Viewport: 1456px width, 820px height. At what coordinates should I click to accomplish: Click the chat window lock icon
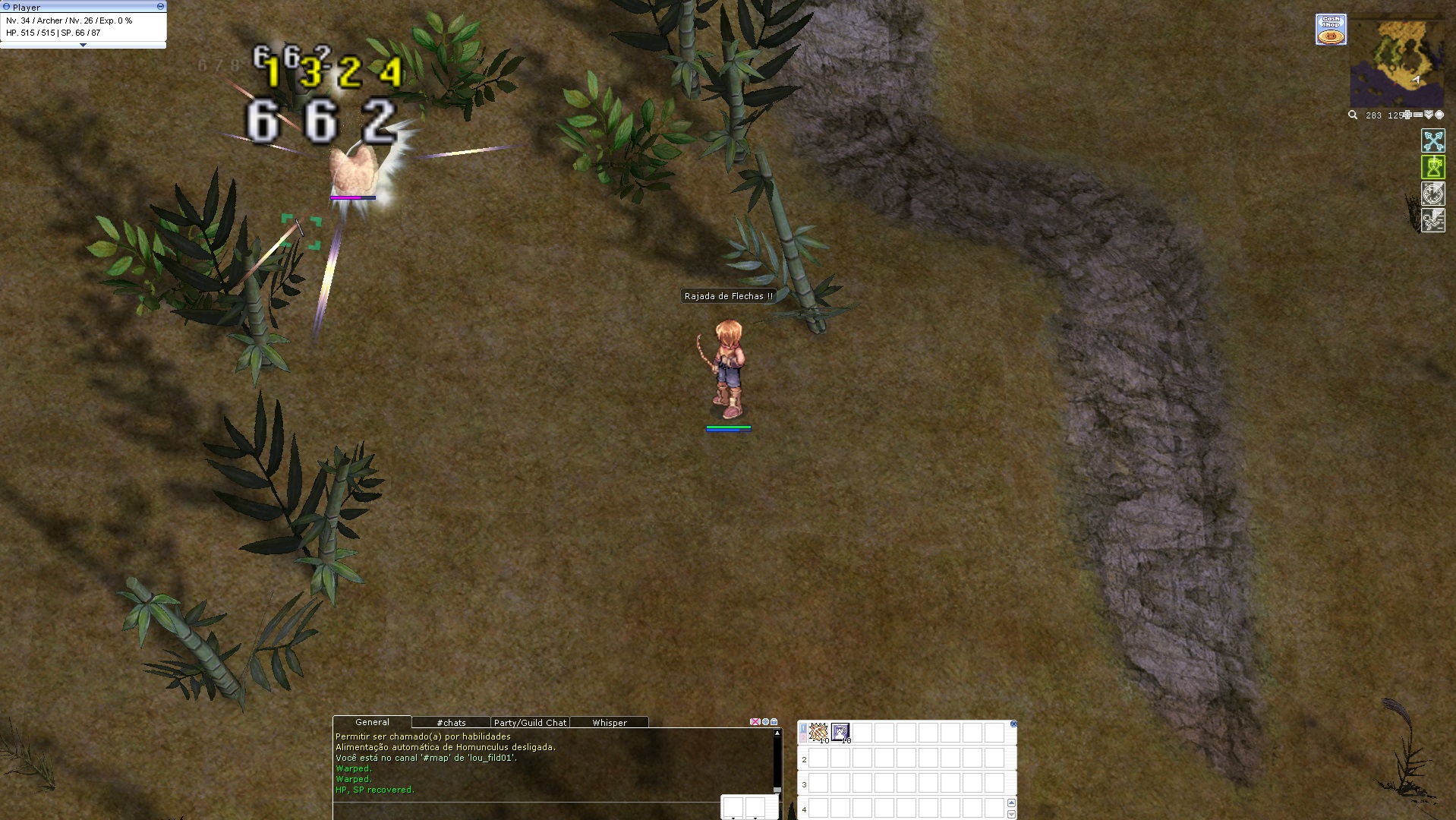(774, 722)
